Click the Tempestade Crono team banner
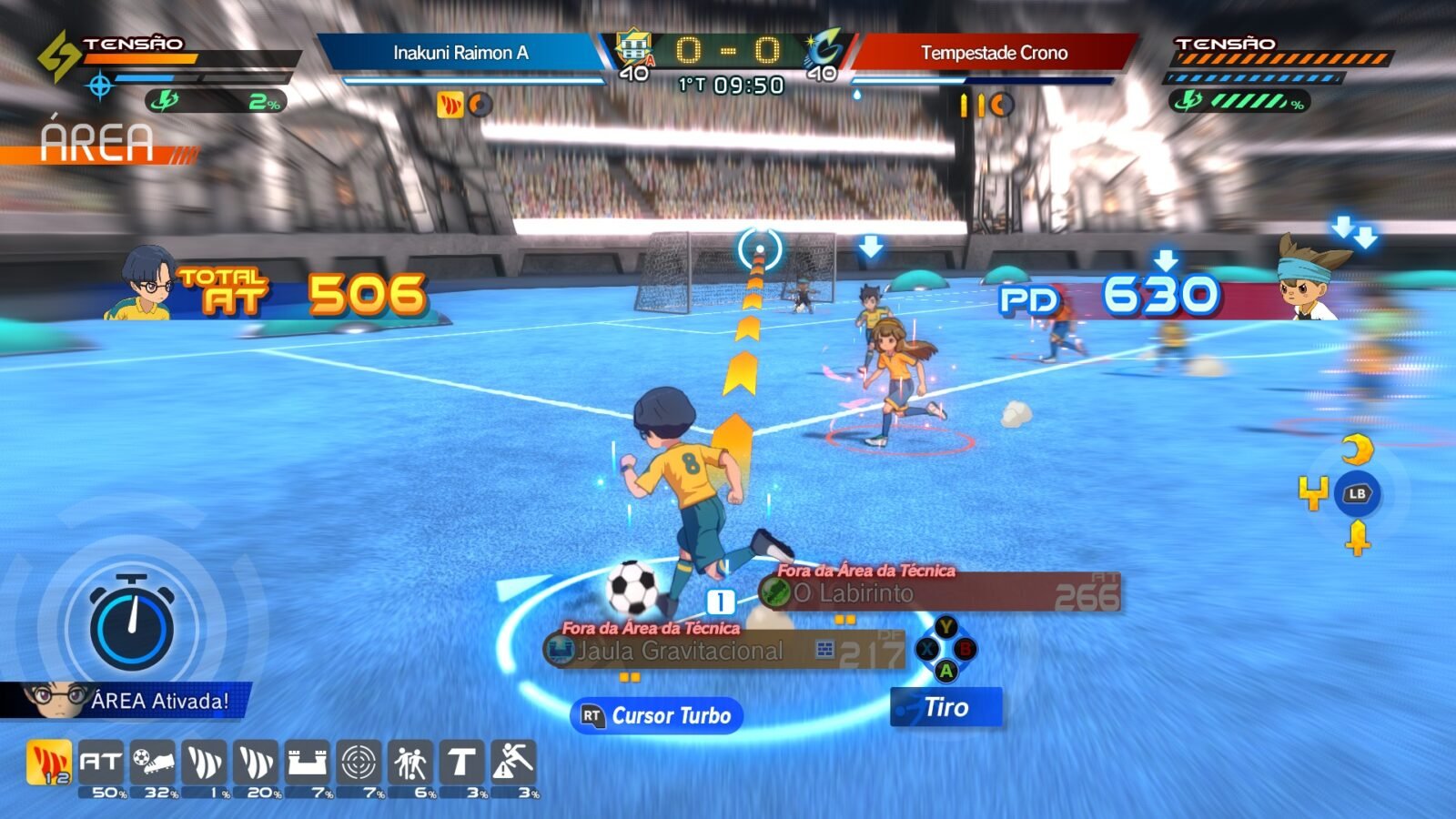Screen dimensions: 1456x819 tap(994, 53)
